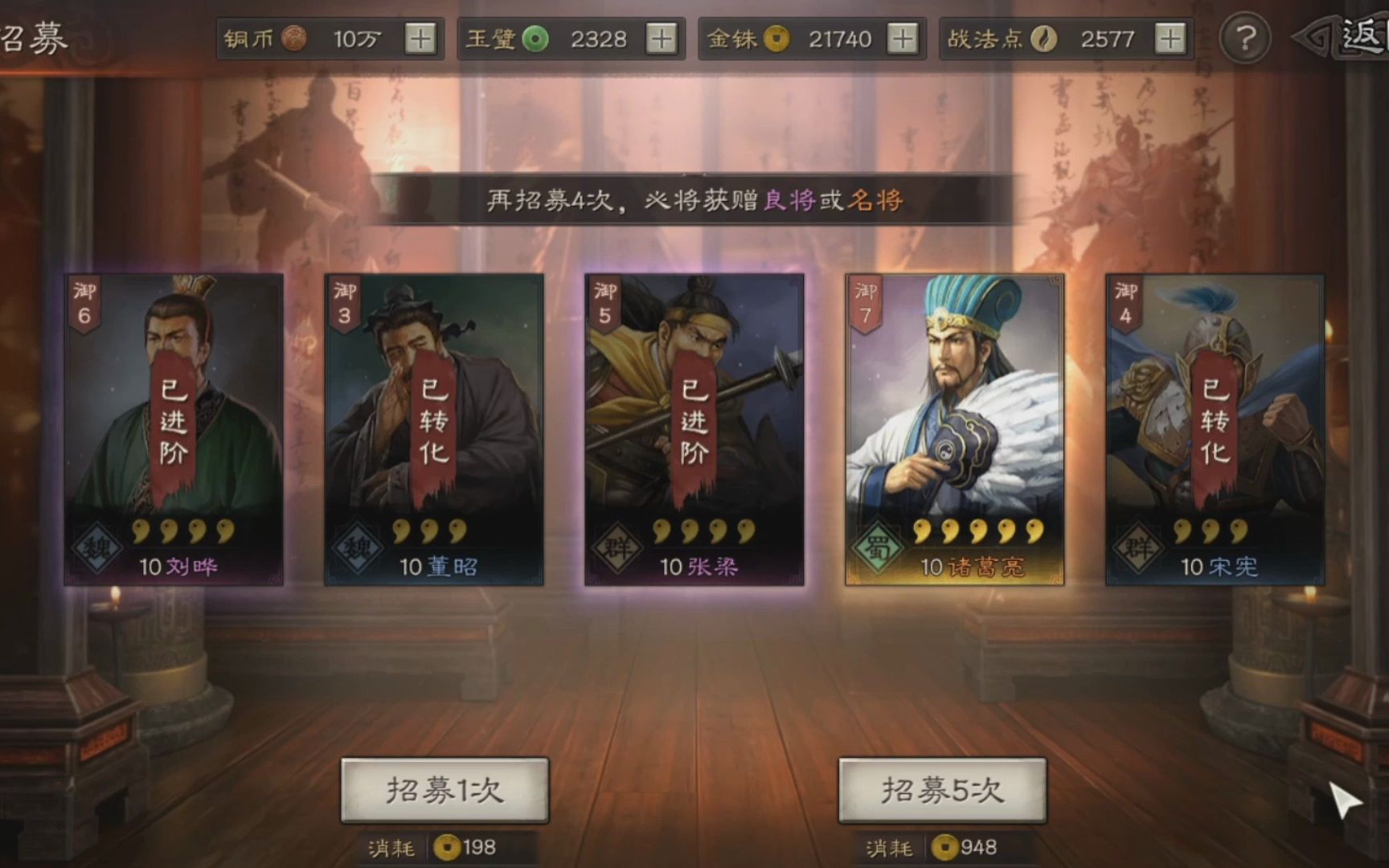The height and width of the screenshot is (868, 1389).
Task: Click the plus next to 金铢 balance
Action: click(x=904, y=38)
